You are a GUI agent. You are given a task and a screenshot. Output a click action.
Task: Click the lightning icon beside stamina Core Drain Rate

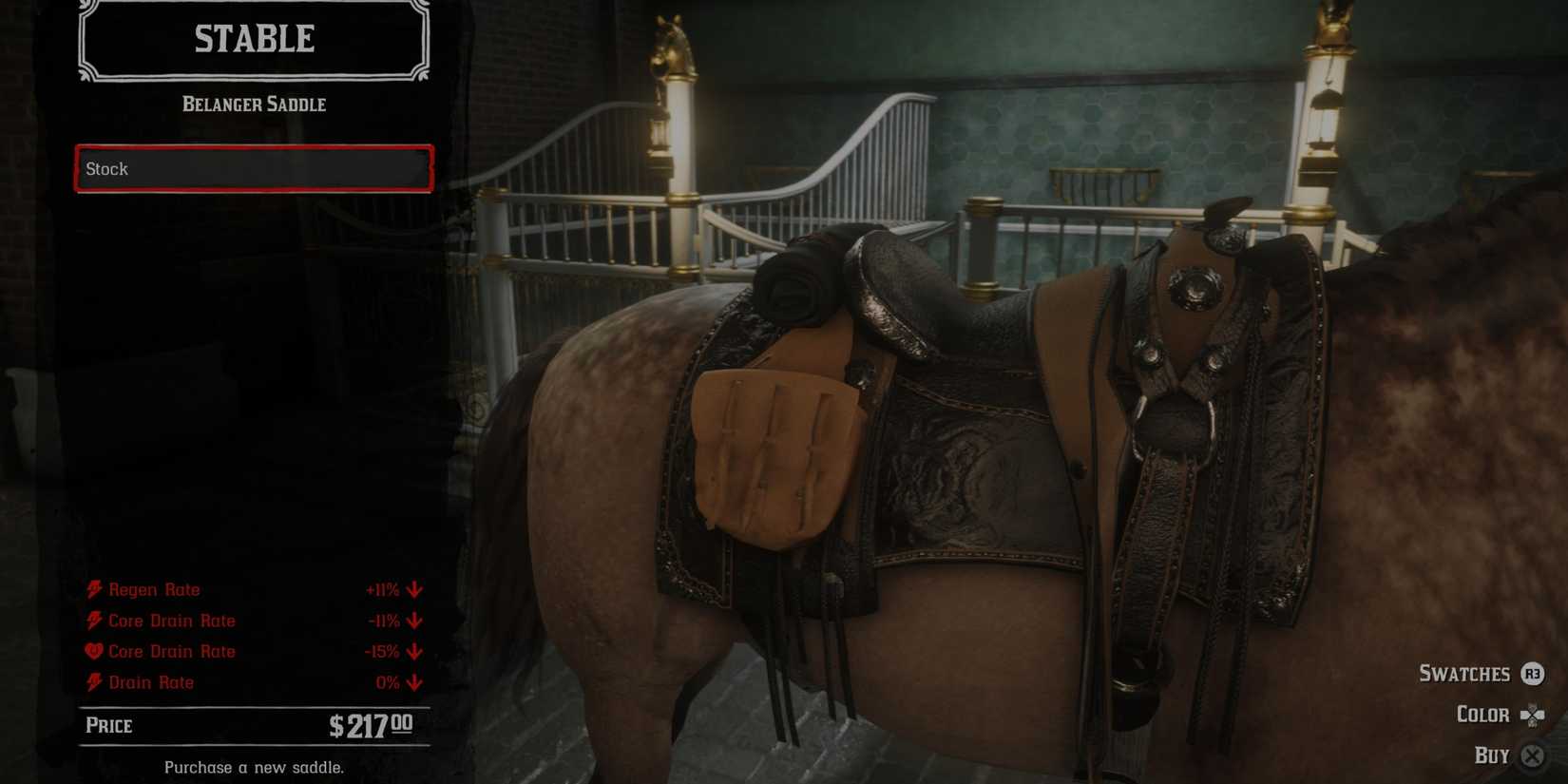pyautogui.click(x=93, y=621)
